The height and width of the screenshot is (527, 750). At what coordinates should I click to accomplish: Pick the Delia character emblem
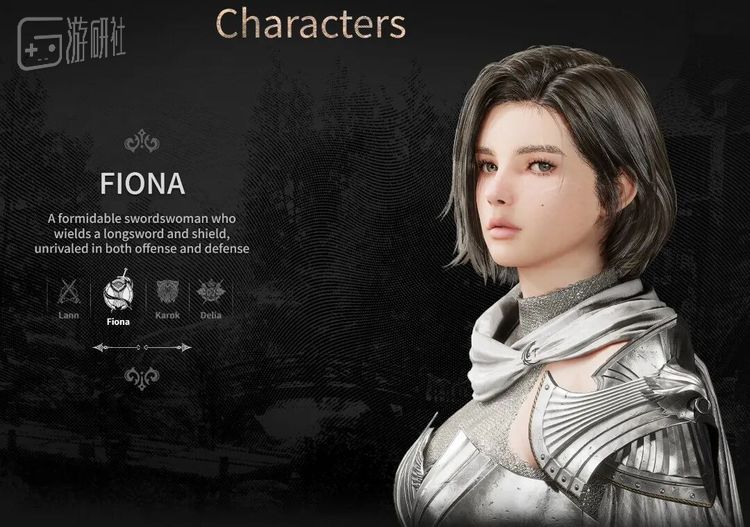[x=210, y=292]
